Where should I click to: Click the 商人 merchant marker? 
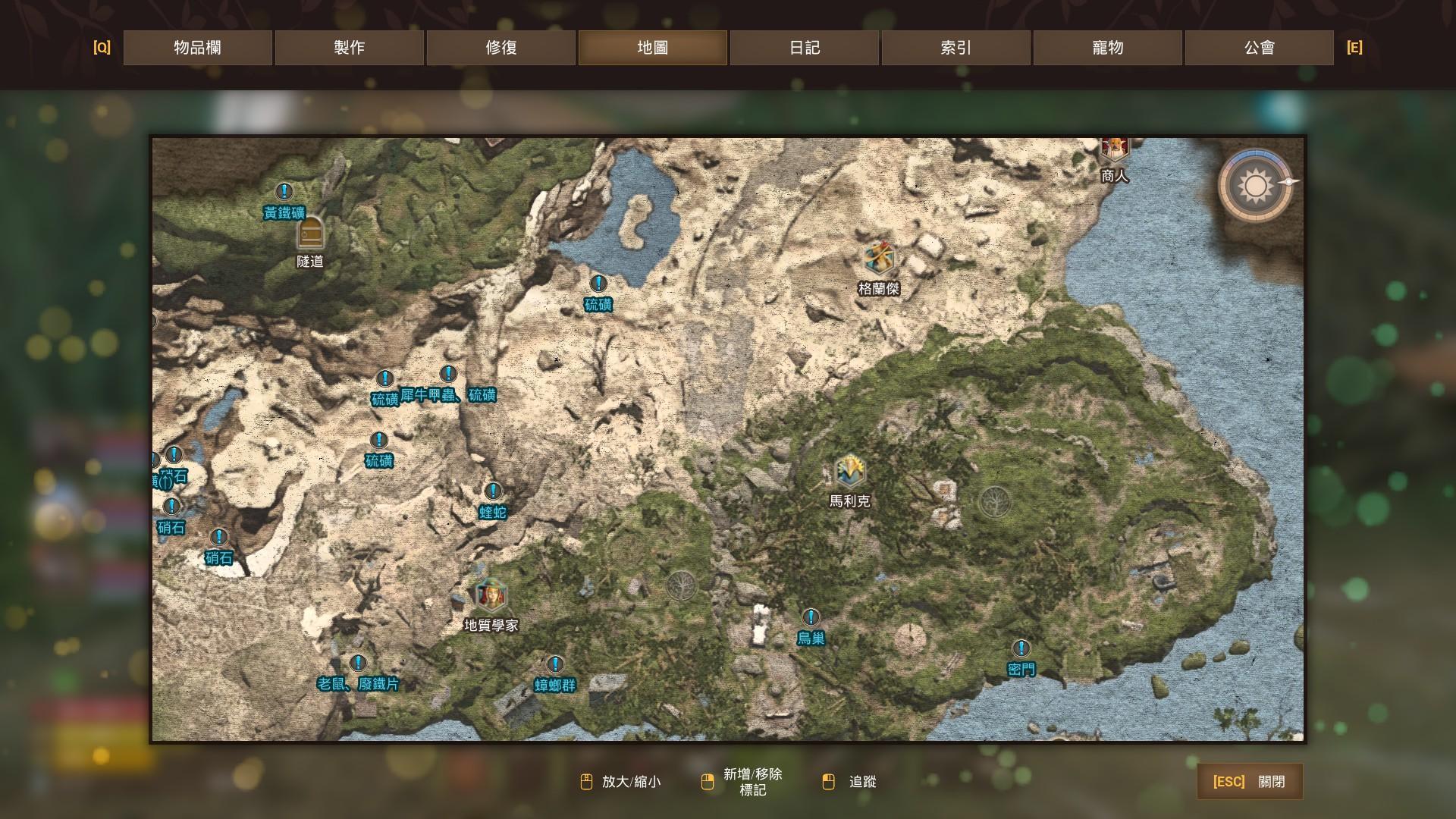[1114, 149]
